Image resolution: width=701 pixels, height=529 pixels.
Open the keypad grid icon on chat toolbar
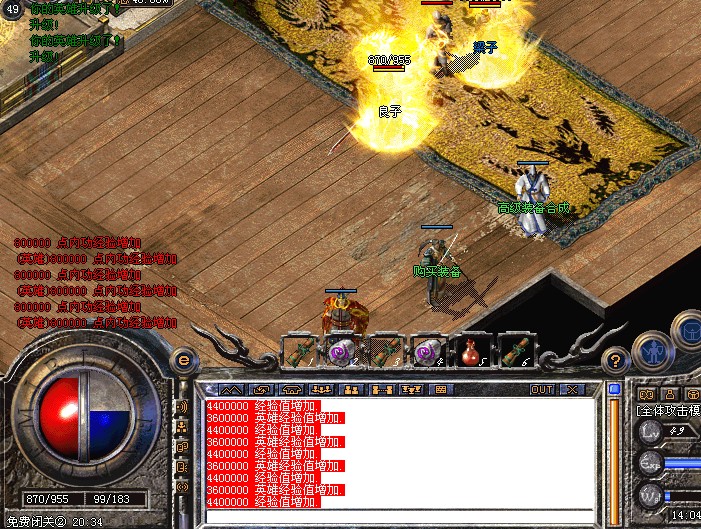441,389
